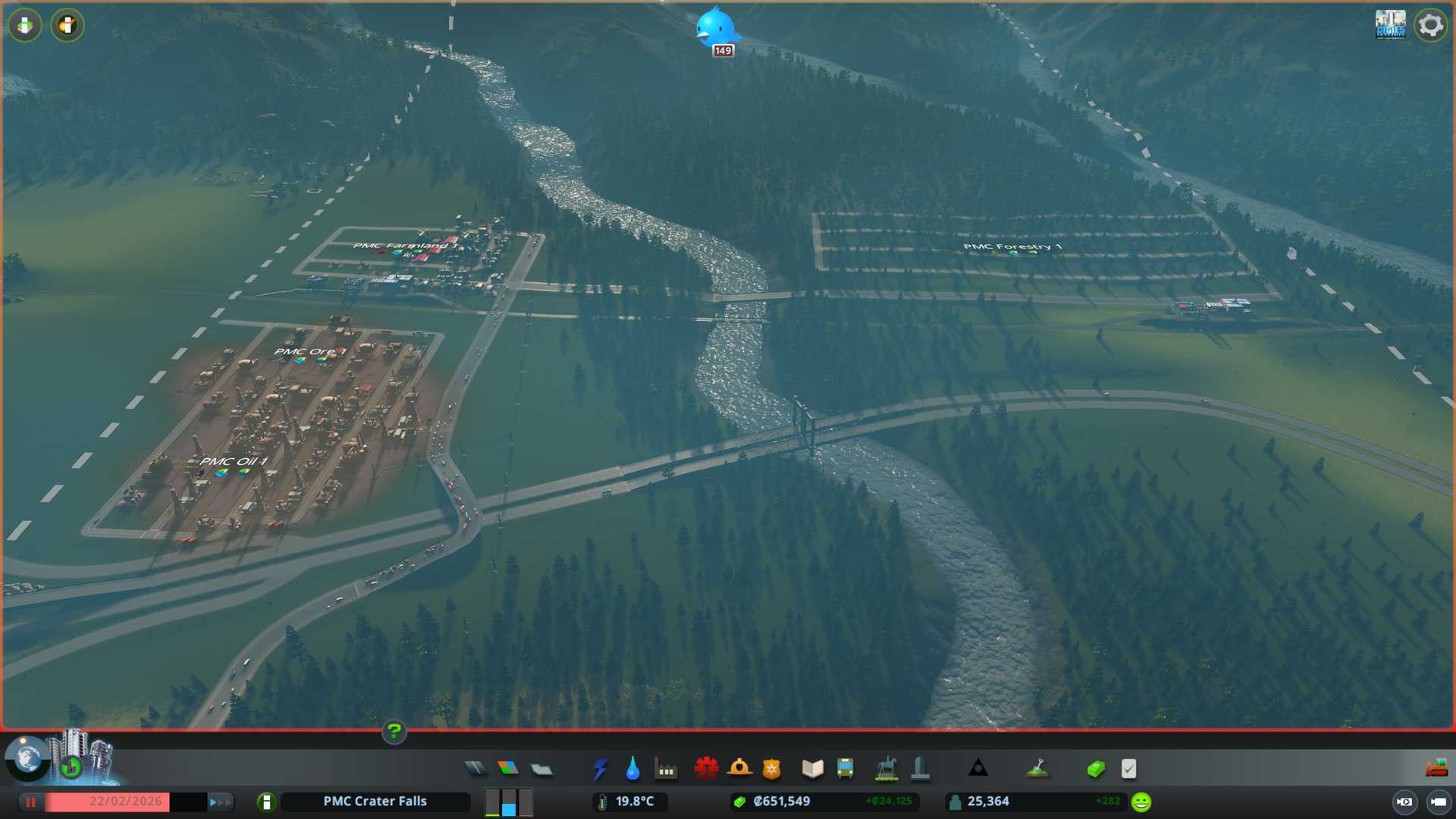The height and width of the screenshot is (819, 1456).
Task: Pause the simulation with the red pause button
Action: 31,802
